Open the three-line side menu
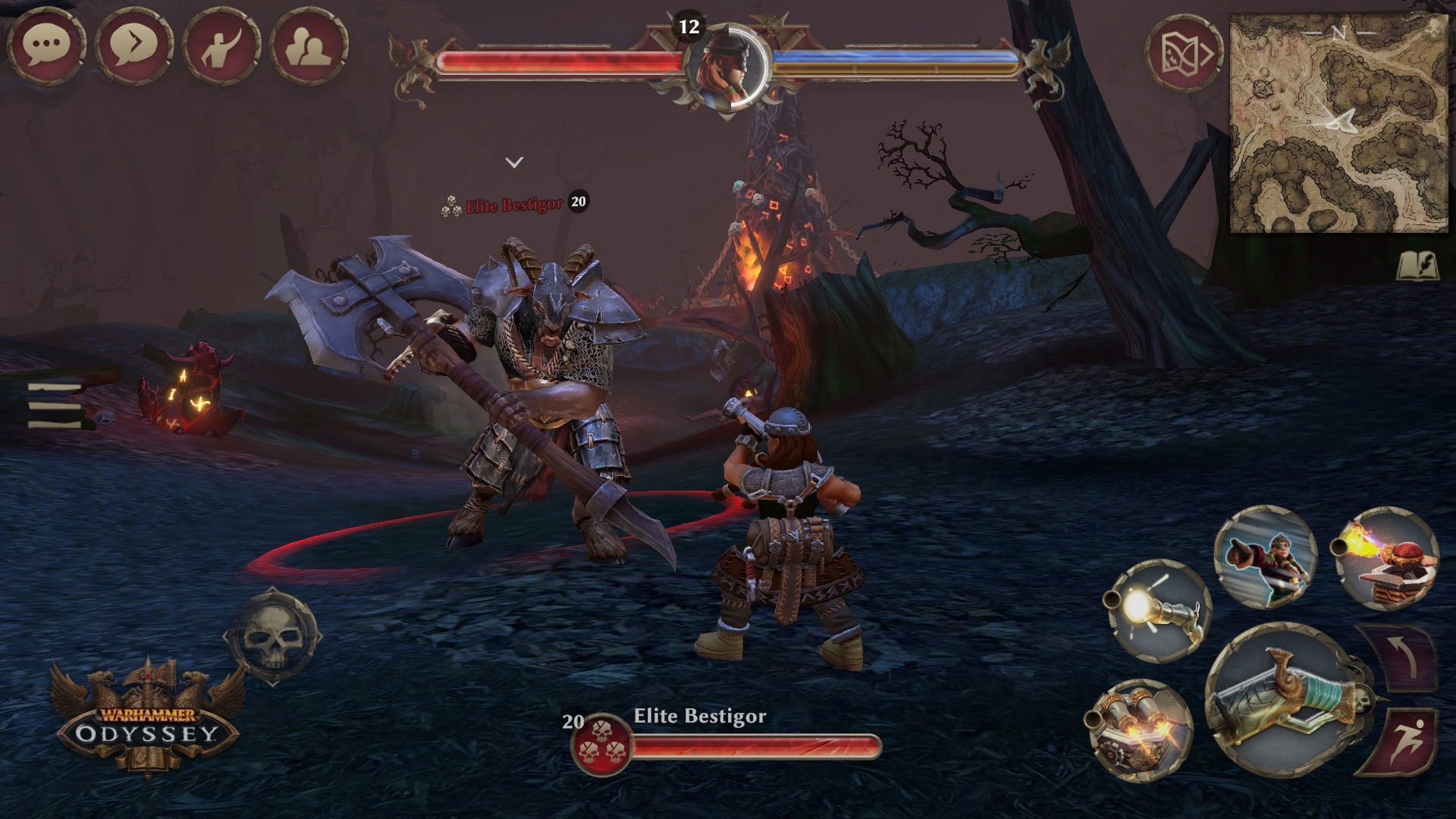This screenshot has width=1456, height=819. (55, 405)
